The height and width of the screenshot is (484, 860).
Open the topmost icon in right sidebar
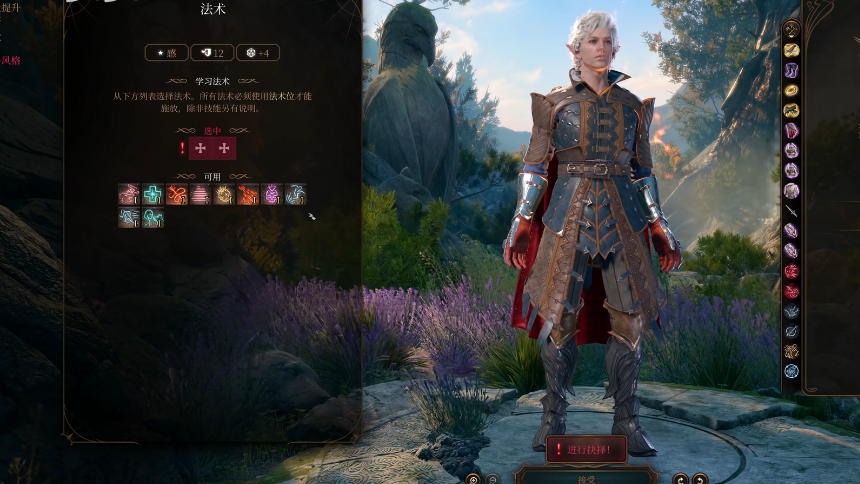(791, 29)
